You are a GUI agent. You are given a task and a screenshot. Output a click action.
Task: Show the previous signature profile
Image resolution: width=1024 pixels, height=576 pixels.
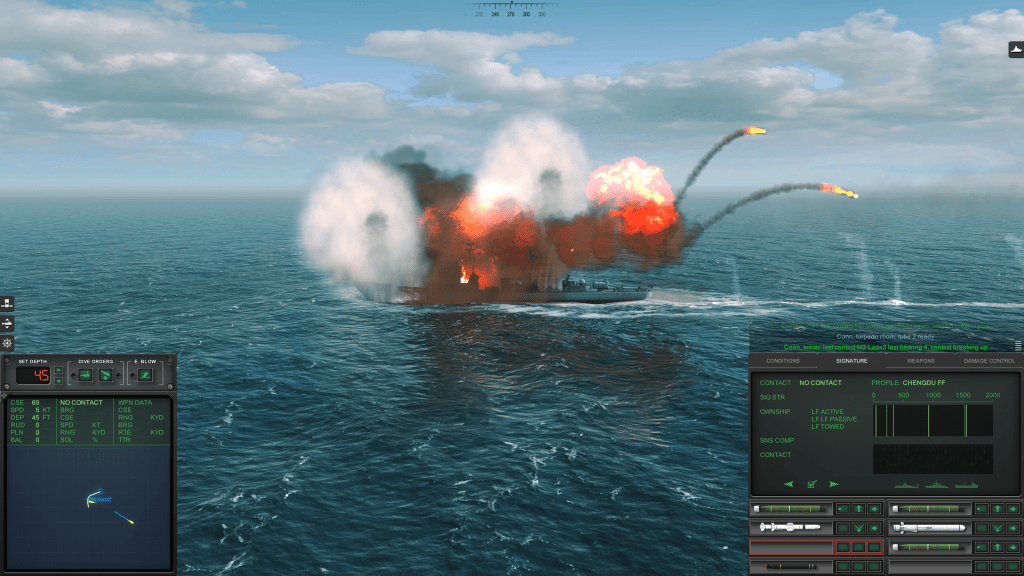(x=789, y=484)
